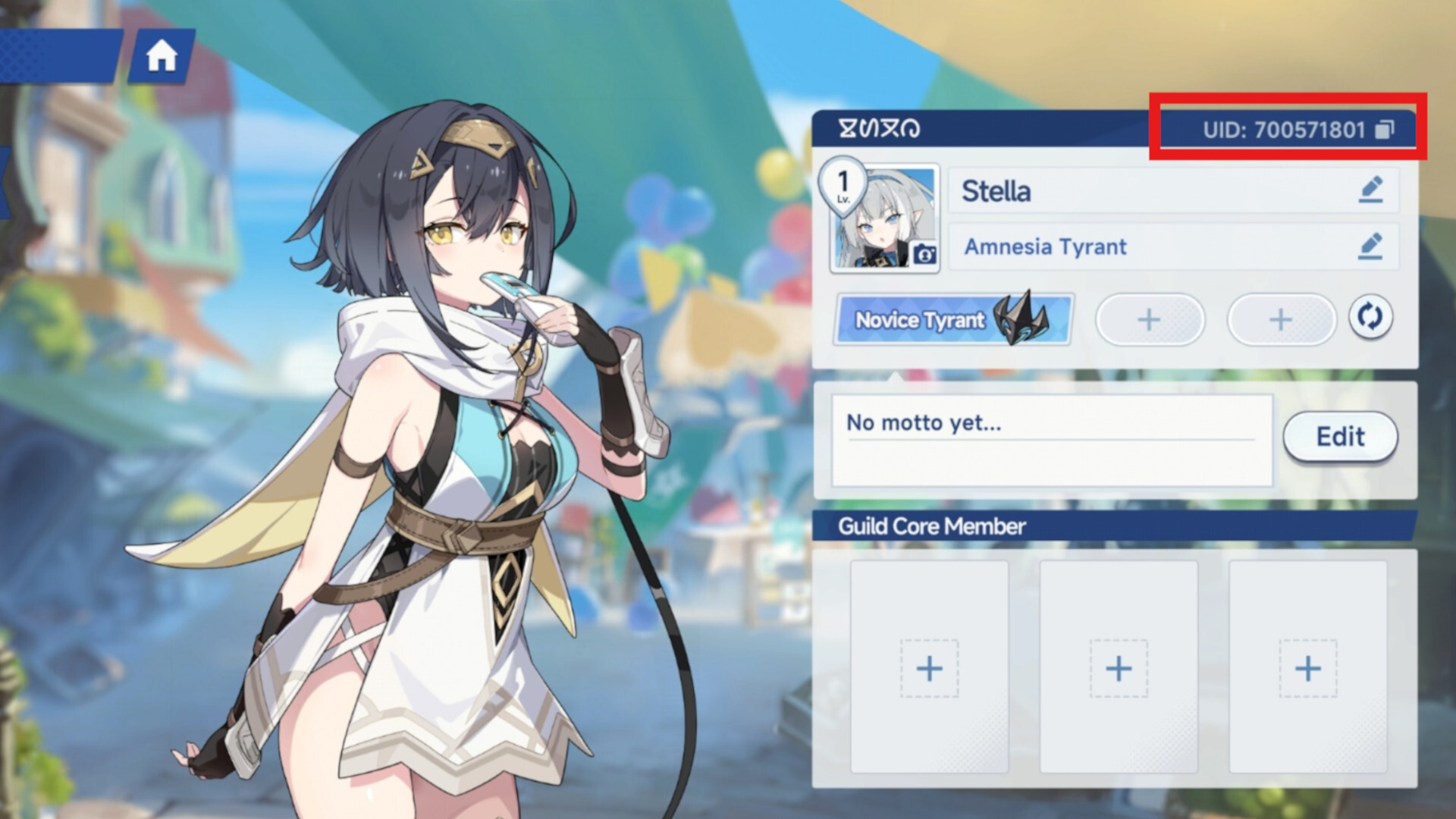This screenshot has width=1456, height=819.
Task: Expand the third Guild Core Member slot
Action: tap(1306, 668)
